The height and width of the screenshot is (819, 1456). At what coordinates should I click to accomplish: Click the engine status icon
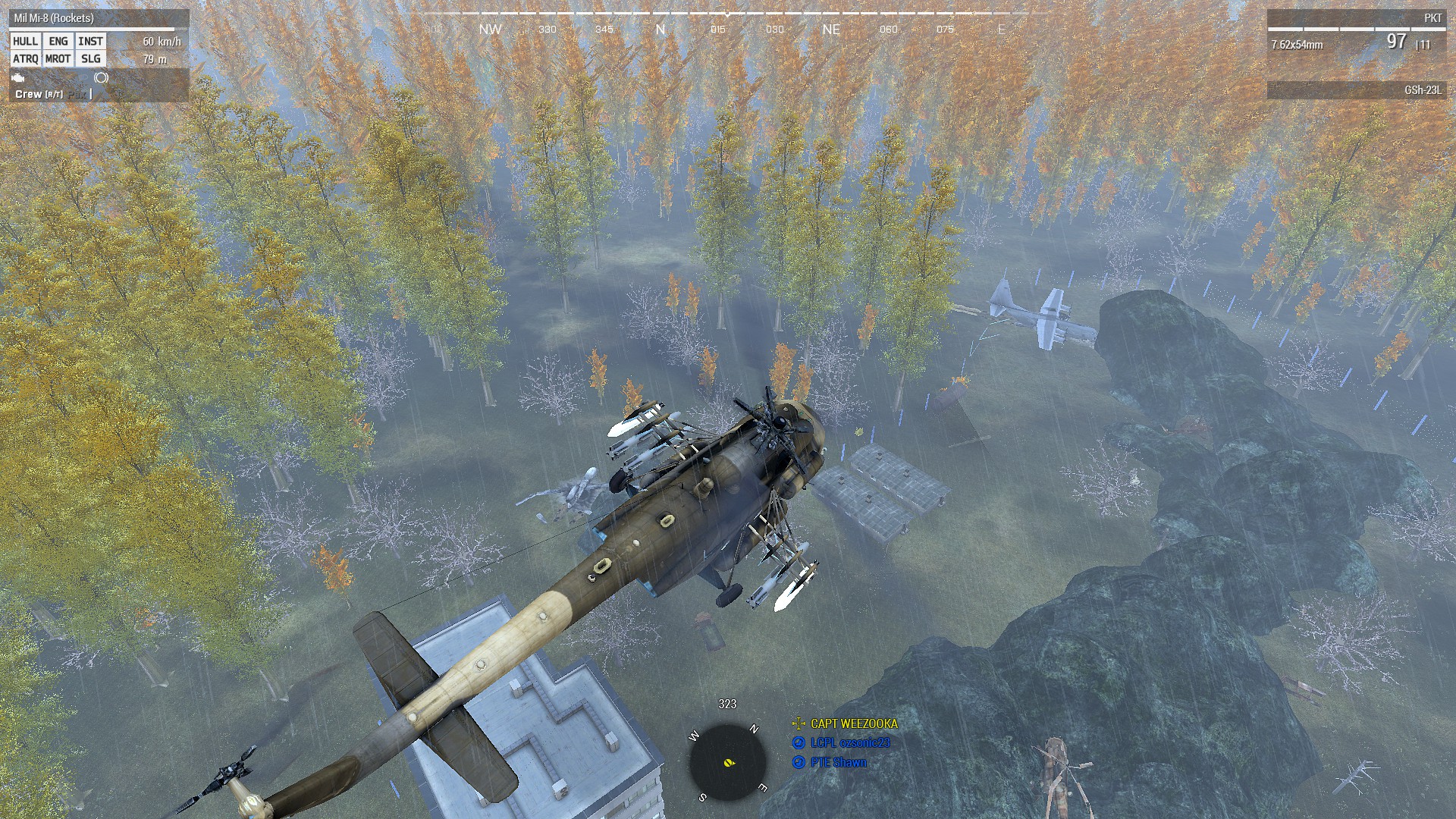pyautogui.click(x=18, y=79)
